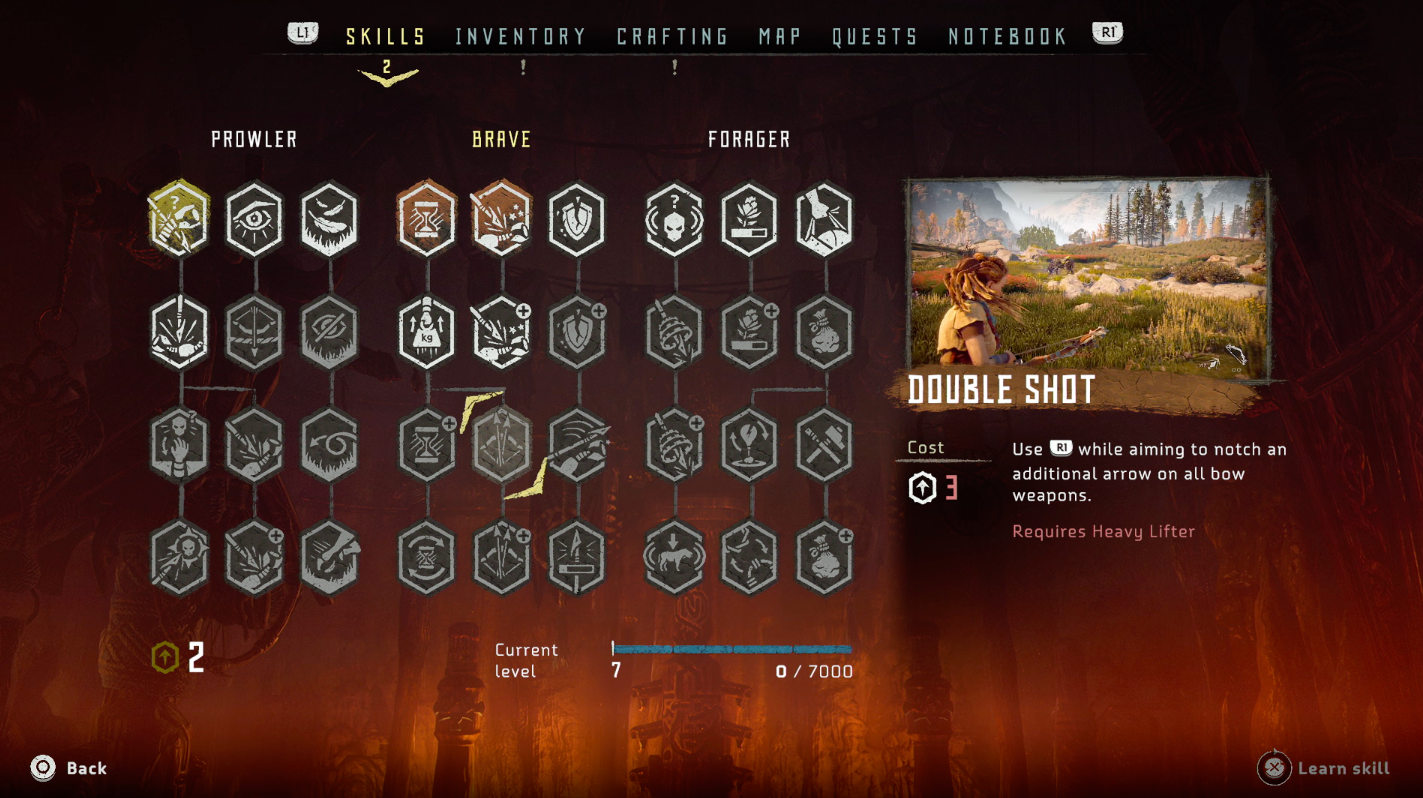Select the horse mount call skill

675,556
